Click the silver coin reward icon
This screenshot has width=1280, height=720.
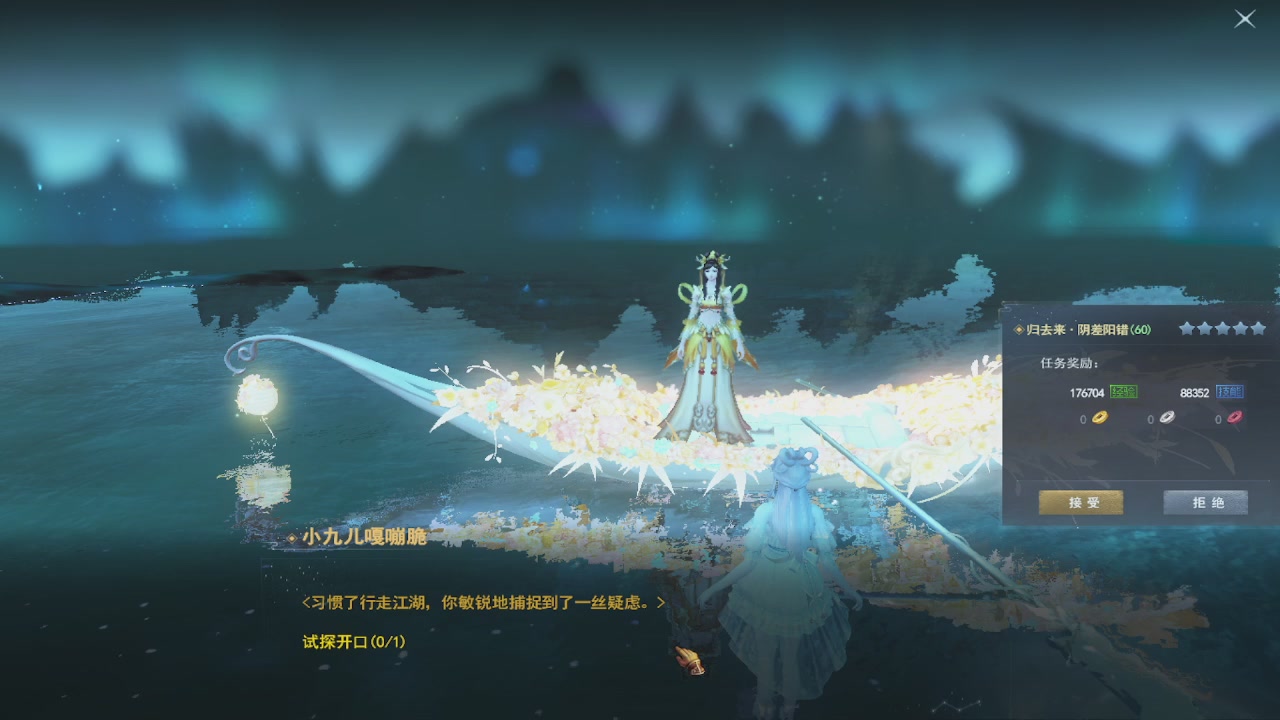(x=1166, y=418)
